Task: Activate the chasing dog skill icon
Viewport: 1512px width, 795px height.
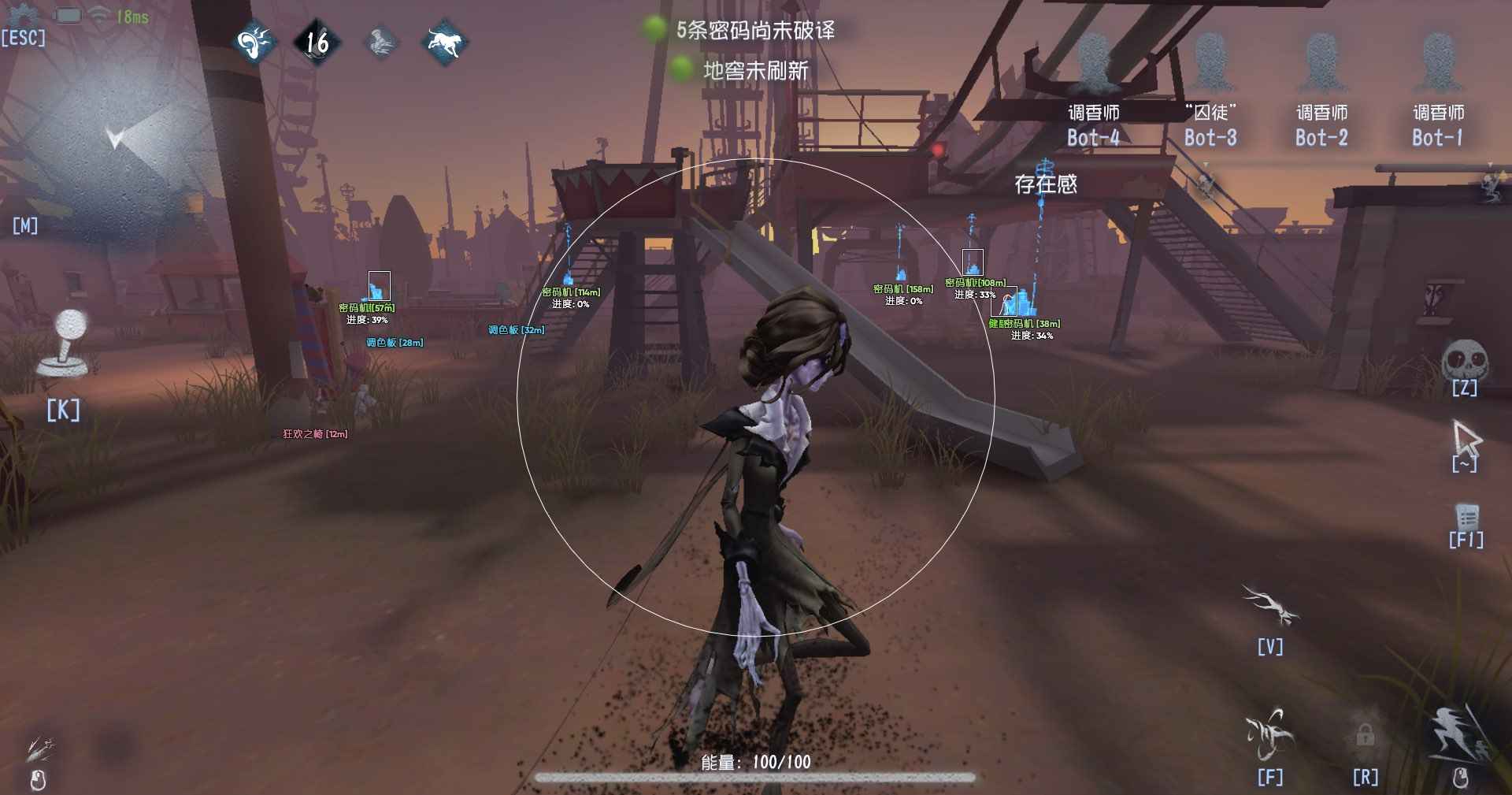Action: click(x=446, y=44)
